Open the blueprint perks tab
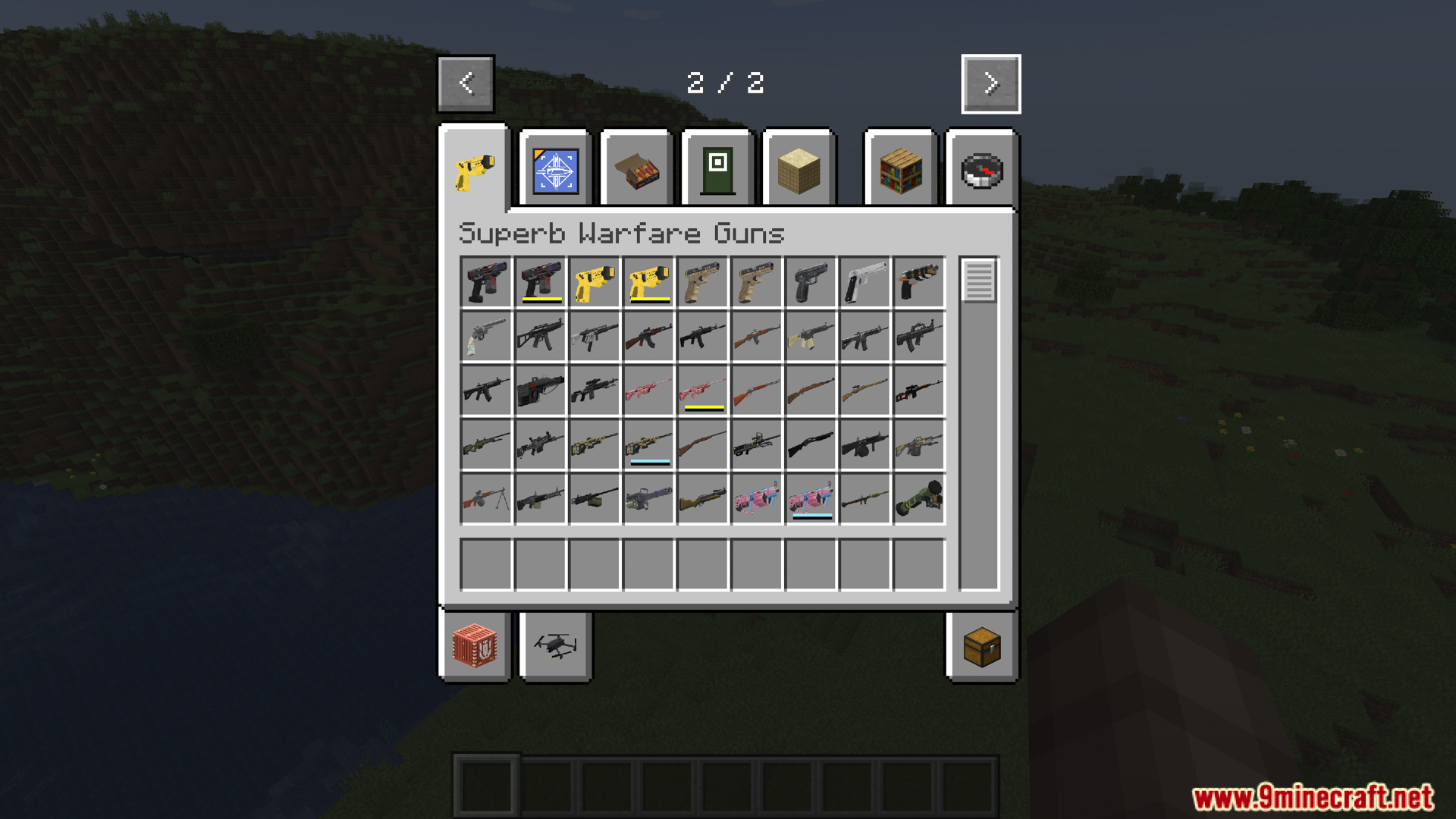Image resolution: width=1456 pixels, height=819 pixels. point(554,168)
